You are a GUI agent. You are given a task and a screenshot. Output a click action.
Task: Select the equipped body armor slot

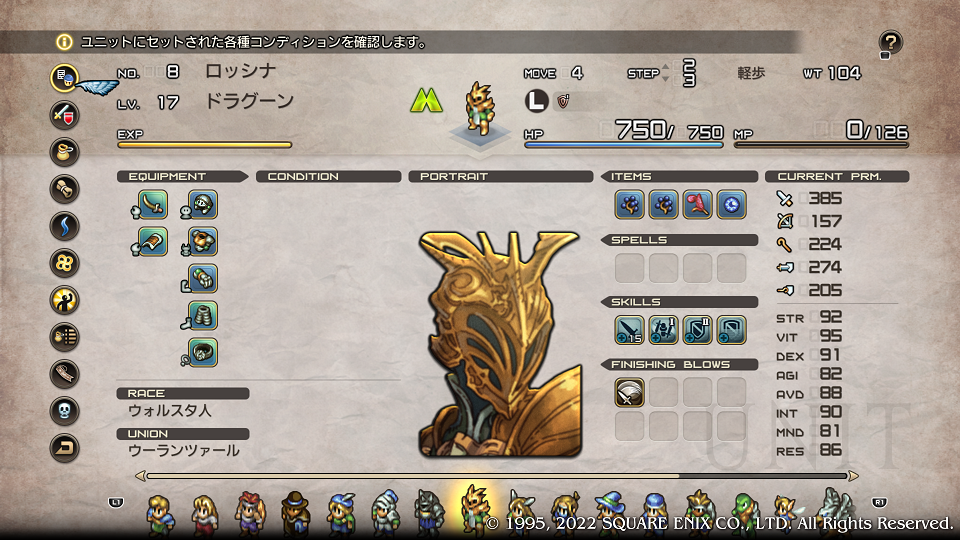202,241
